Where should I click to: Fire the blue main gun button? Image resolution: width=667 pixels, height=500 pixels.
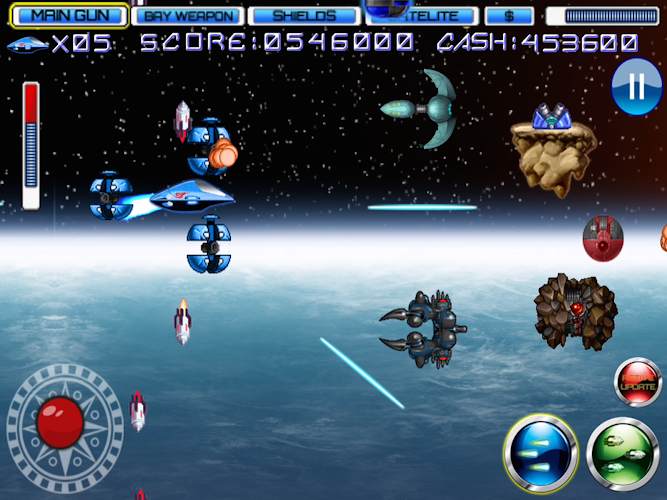(541, 453)
